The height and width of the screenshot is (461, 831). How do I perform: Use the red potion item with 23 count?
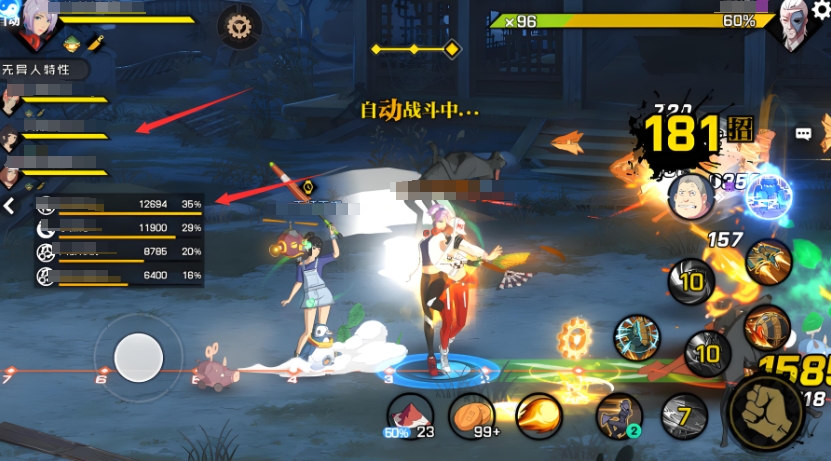tap(409, 414)
